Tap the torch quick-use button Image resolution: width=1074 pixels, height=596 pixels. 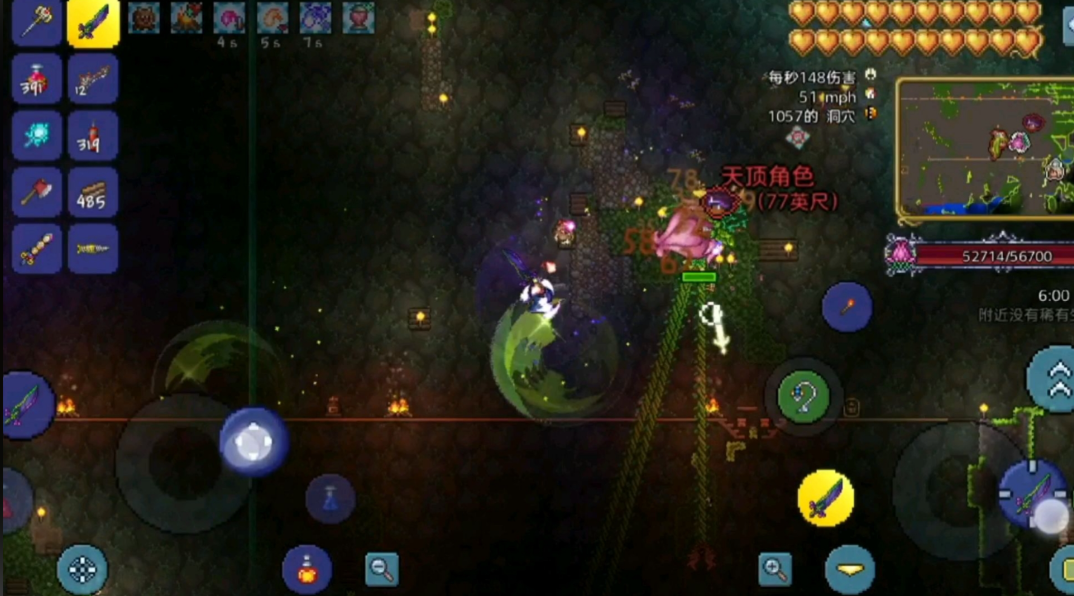tap(846, 307)
